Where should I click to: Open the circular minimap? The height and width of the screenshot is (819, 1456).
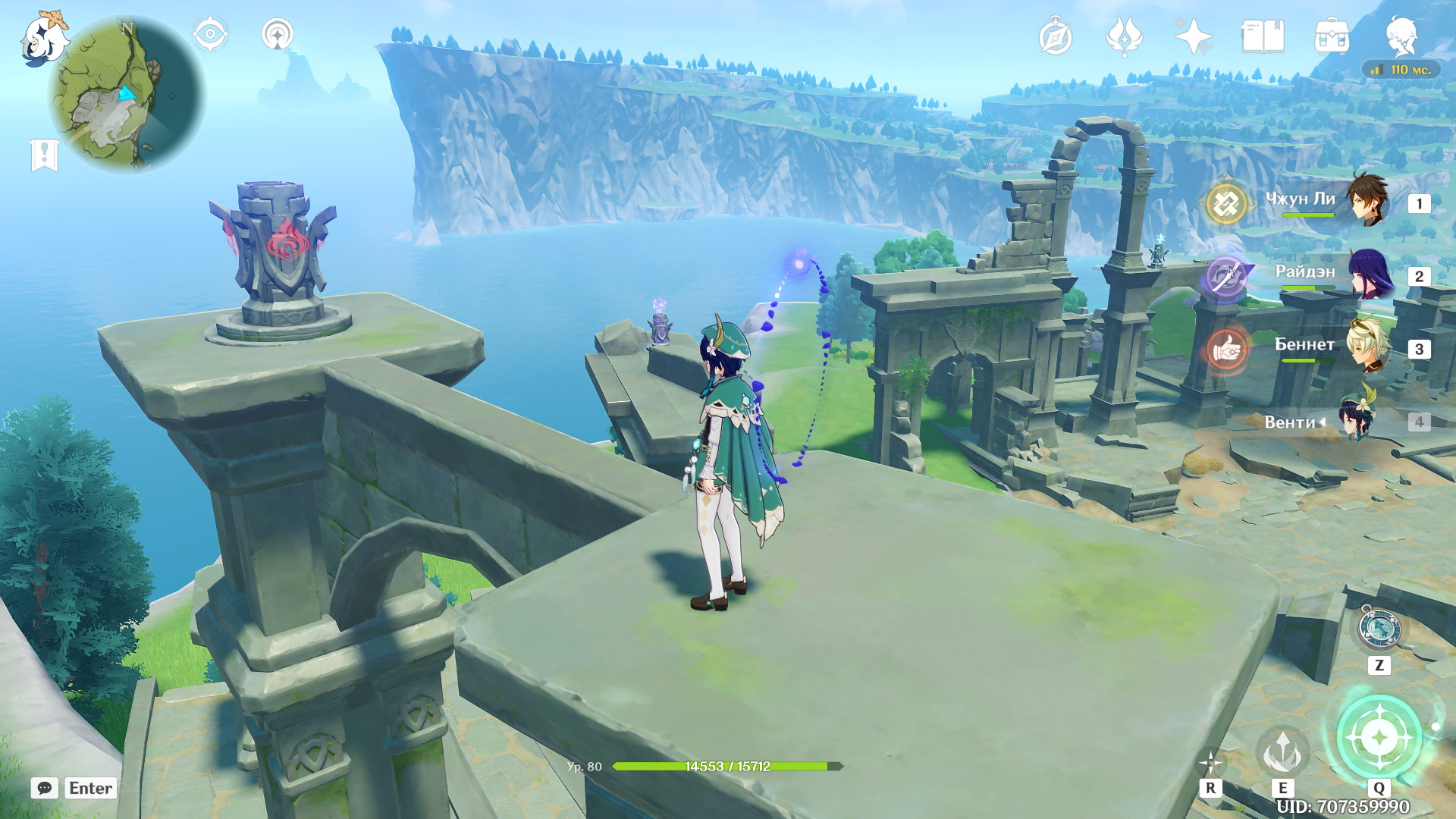pyautogui.click(x=126, y=95)
